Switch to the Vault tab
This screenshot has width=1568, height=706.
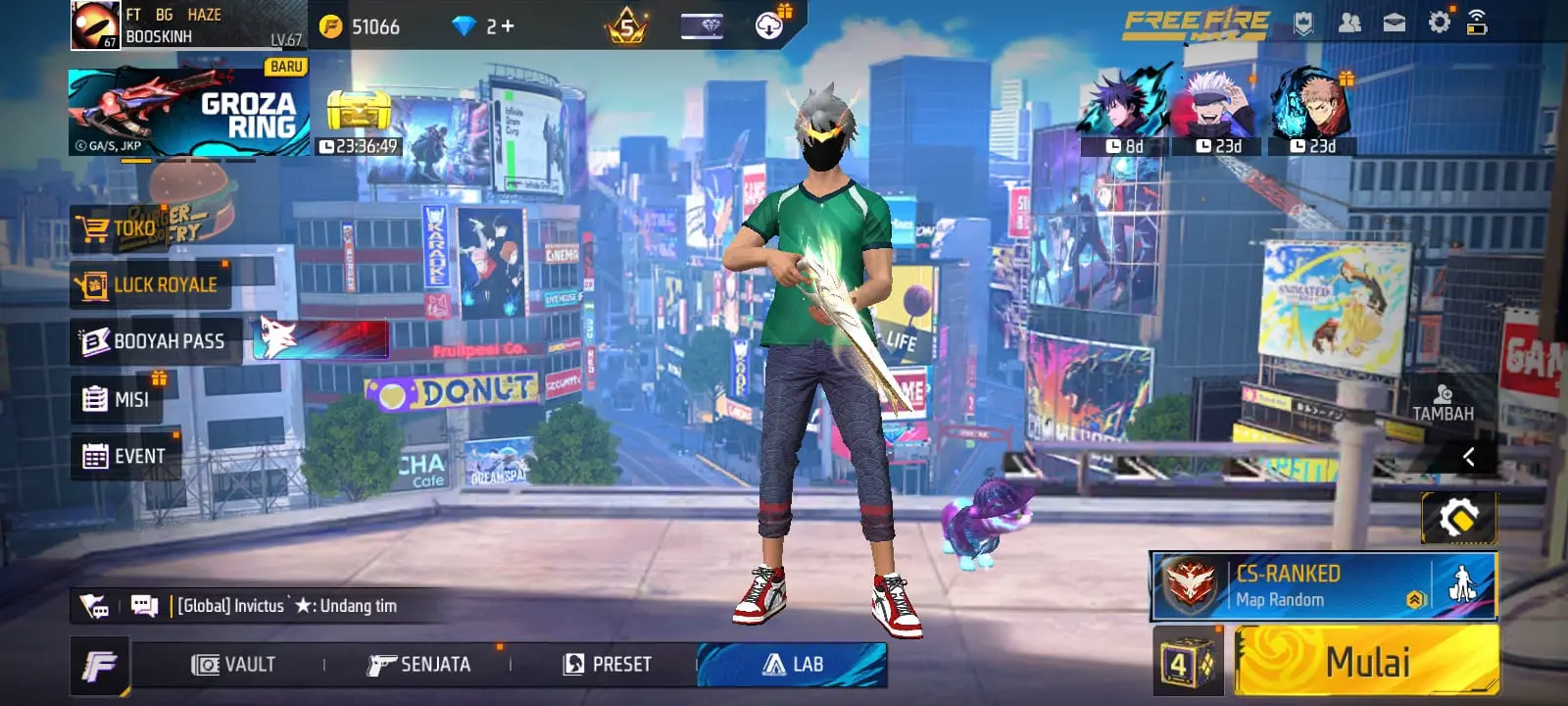pyautogui.click(x=233, y=665)
